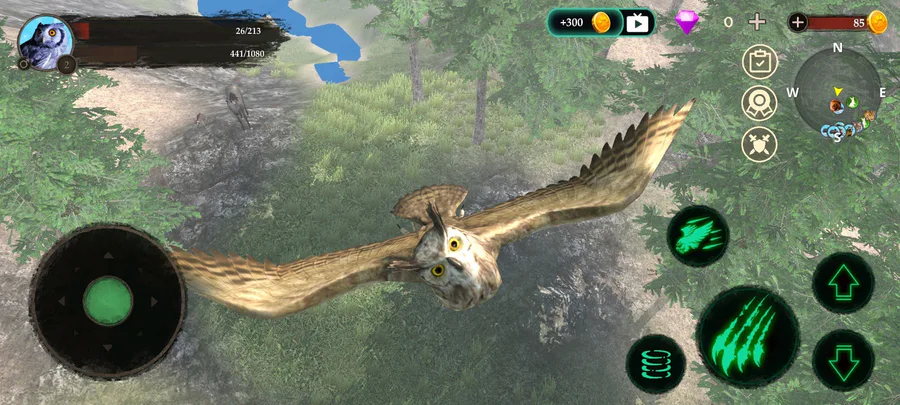Activate the coiled spring ability

click(x=656, y=363)
